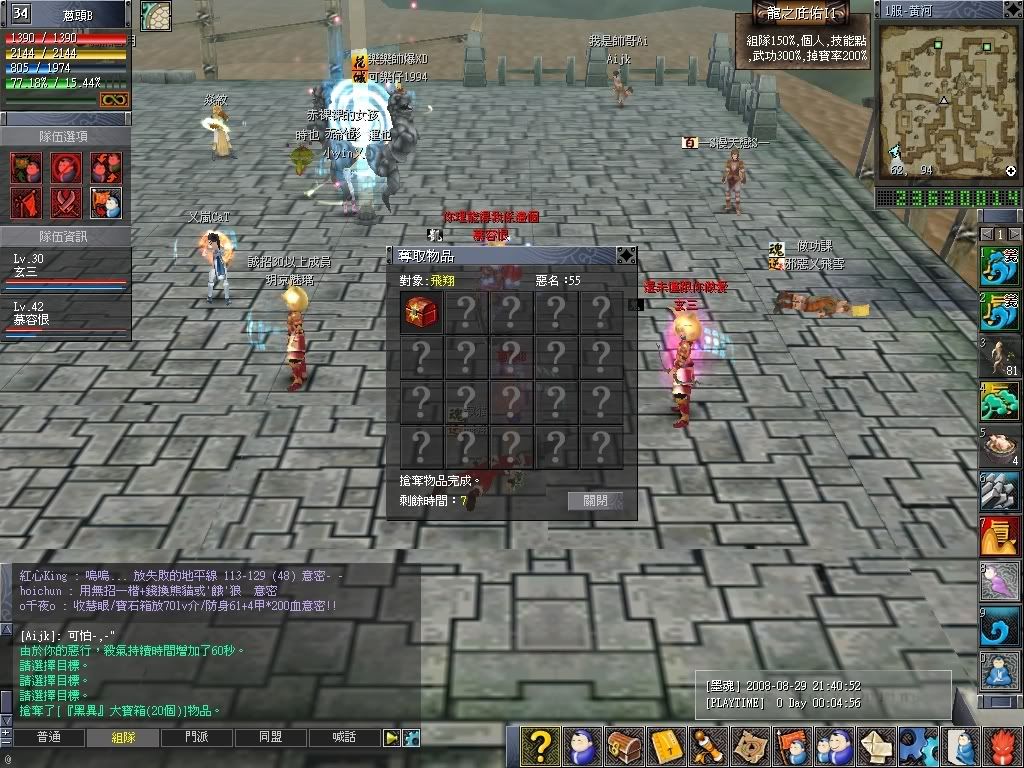Close loot window via top-right corner button
Viewport: 1024px width, 768px height.
[x=626, y=256]
